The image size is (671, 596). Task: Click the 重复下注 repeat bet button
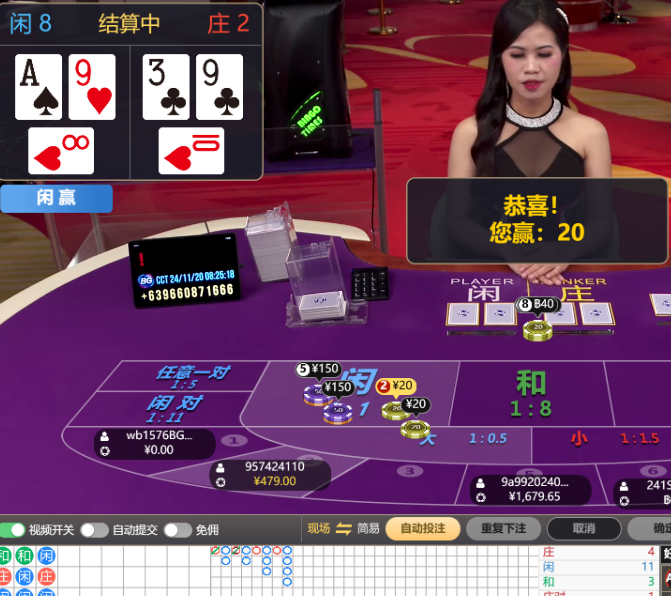(x=503, y=528)
